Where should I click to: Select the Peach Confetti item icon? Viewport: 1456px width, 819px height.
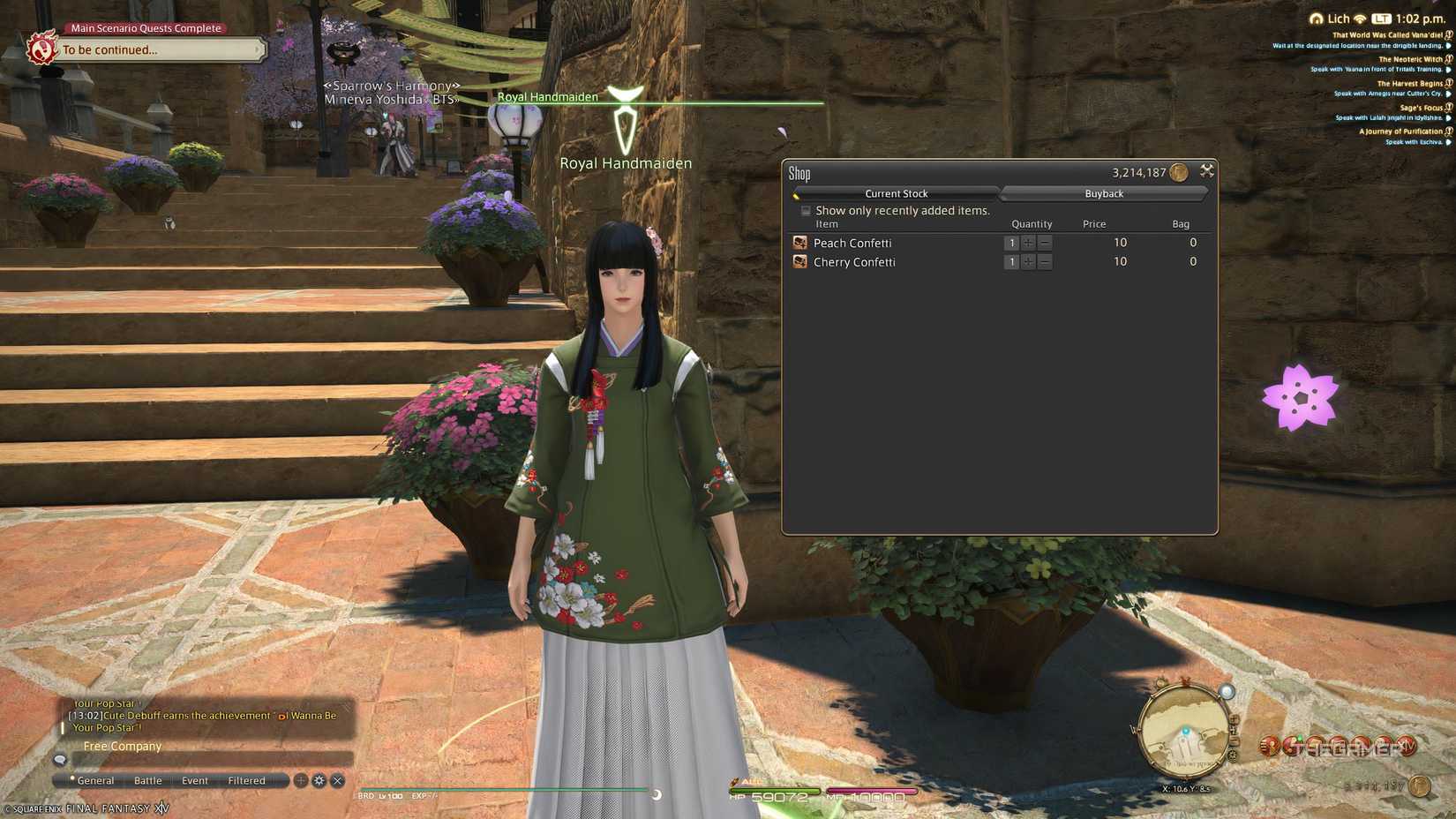click(x=799, y=242)
